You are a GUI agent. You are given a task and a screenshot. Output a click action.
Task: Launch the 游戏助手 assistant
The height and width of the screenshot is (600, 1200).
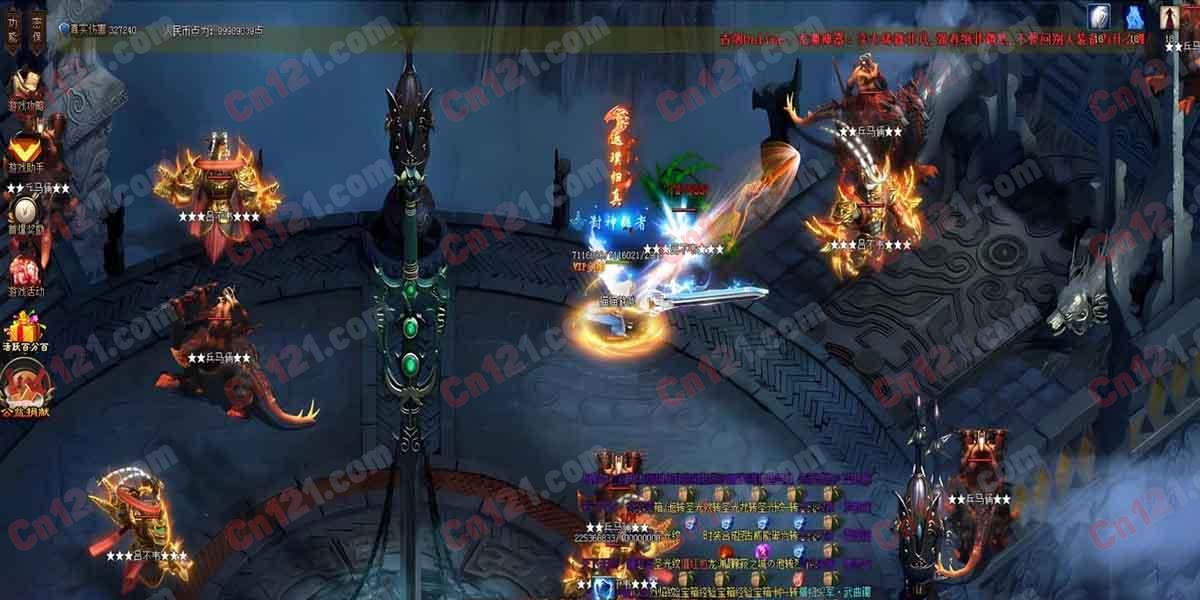pyautogui.click(x=26, y=150)
